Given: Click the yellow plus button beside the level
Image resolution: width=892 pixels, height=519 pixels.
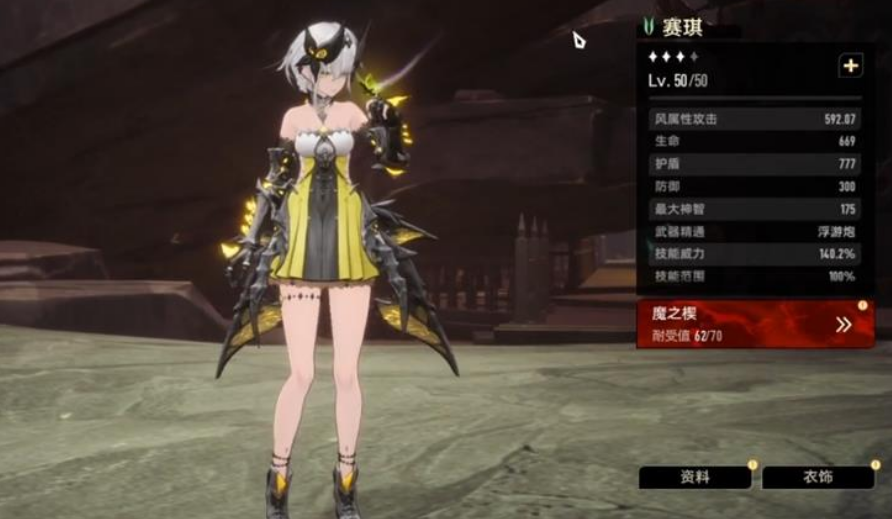Looking at the screenshot, I should [850, 66].
